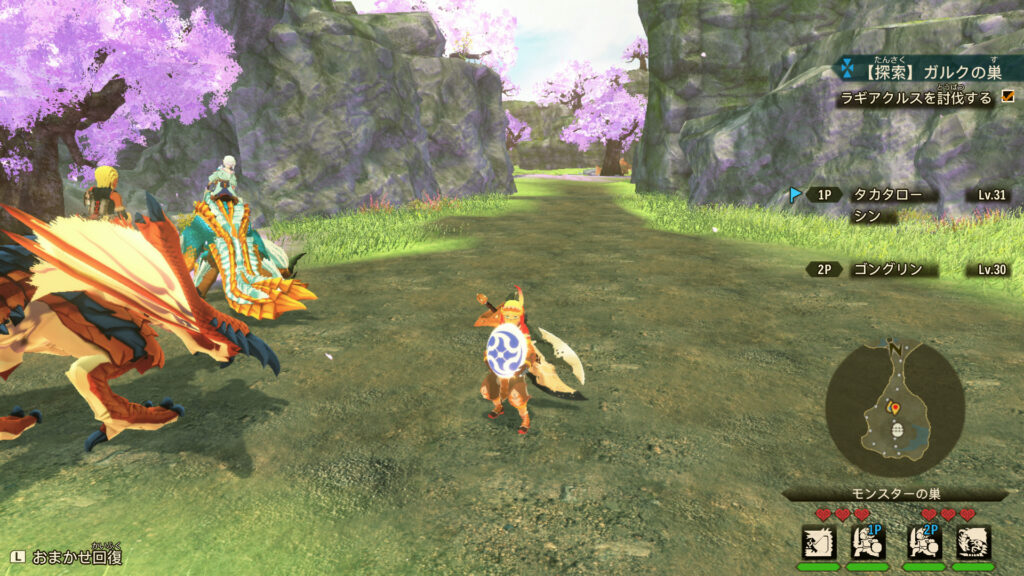Image resolution: width=1024 pixels, height=576 pixels.
Task: Click the モンスターの巣 location banner
Action: coord(893,494)
